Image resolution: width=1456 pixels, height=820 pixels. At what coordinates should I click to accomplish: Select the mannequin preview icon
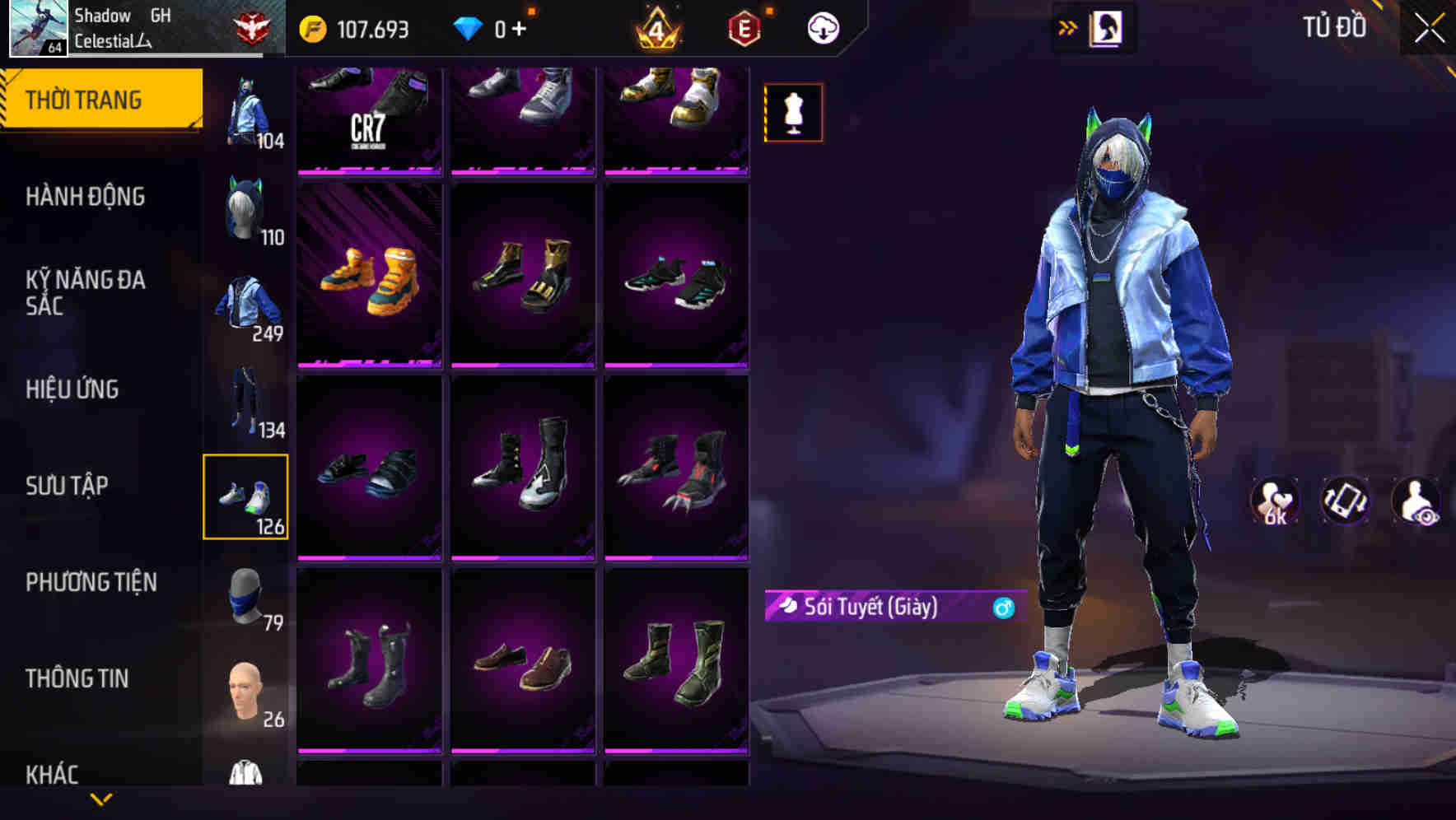tap(793, 112)
